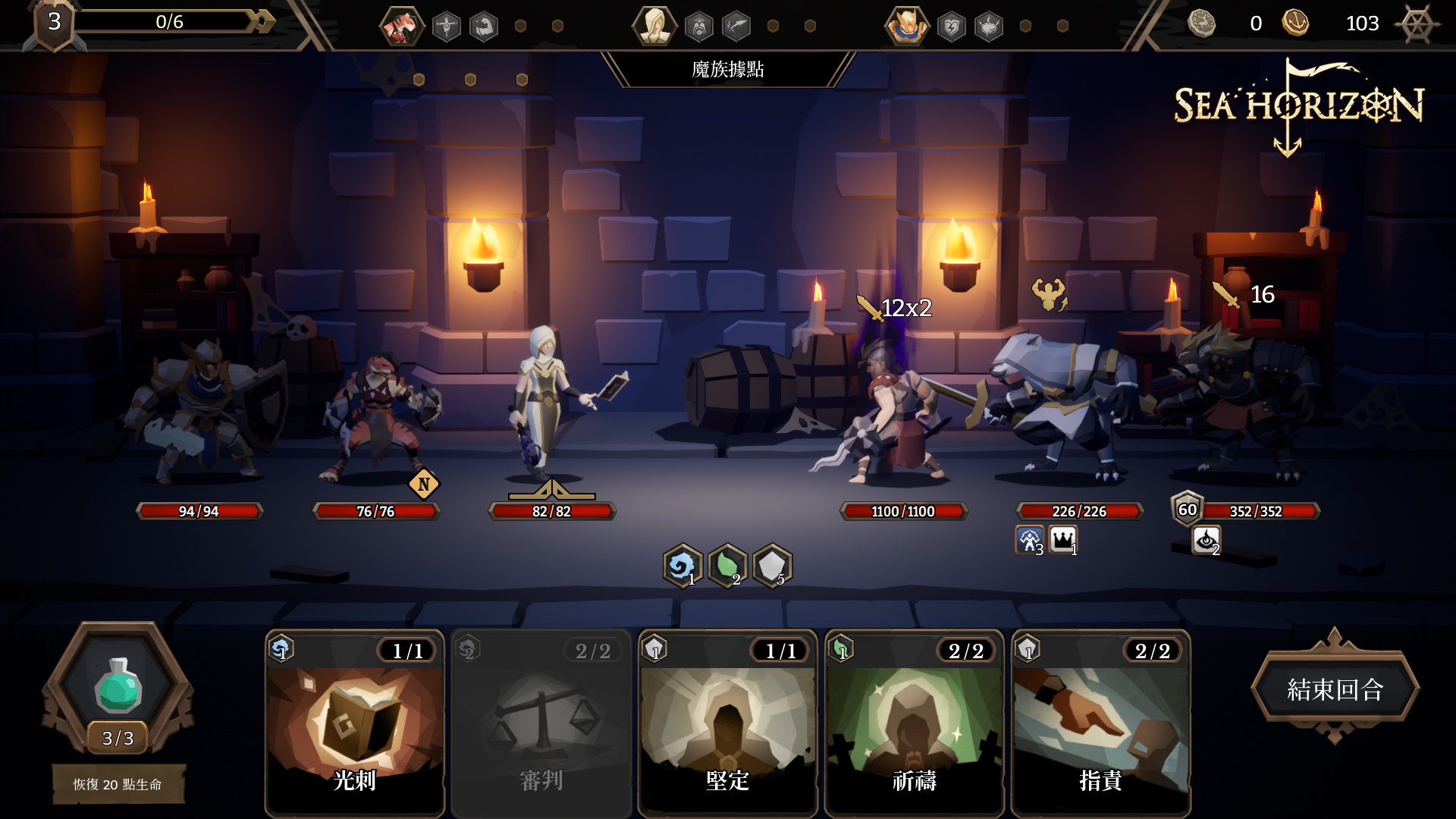Inspect the flexed arm skill icon

tap(484, 27)
